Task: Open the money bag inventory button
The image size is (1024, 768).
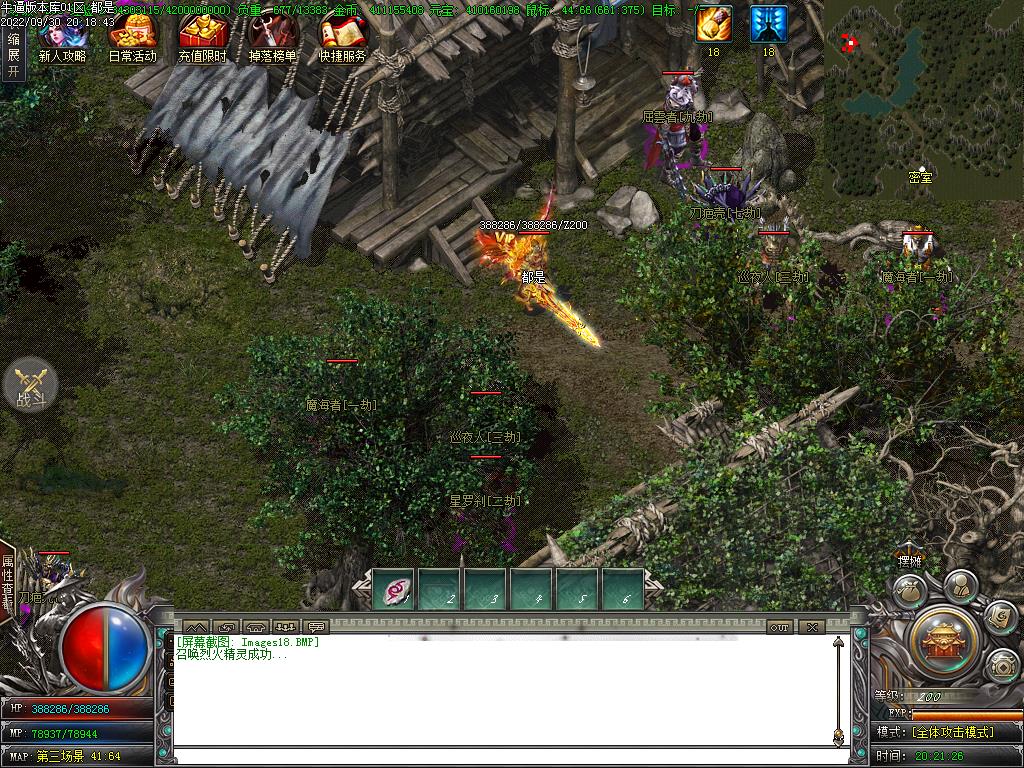Action: (908, 589)
